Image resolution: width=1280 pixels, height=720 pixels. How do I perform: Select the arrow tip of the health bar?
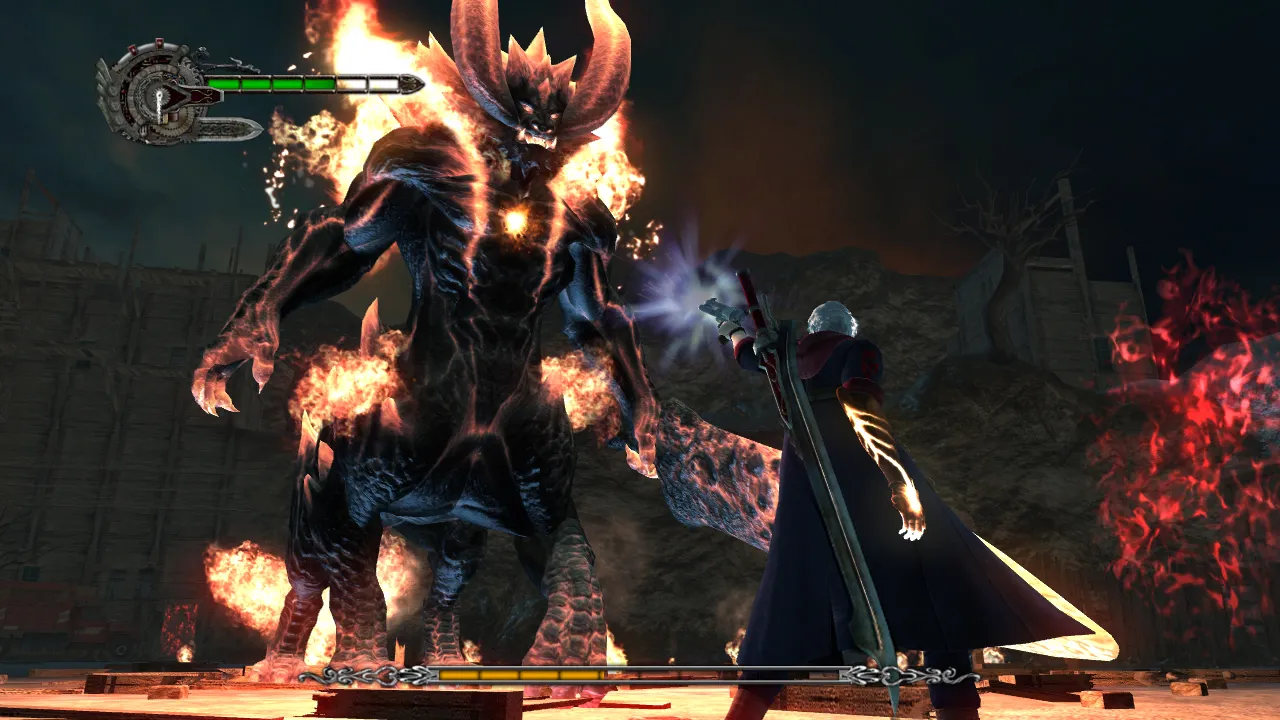click(x=412, y=83)
